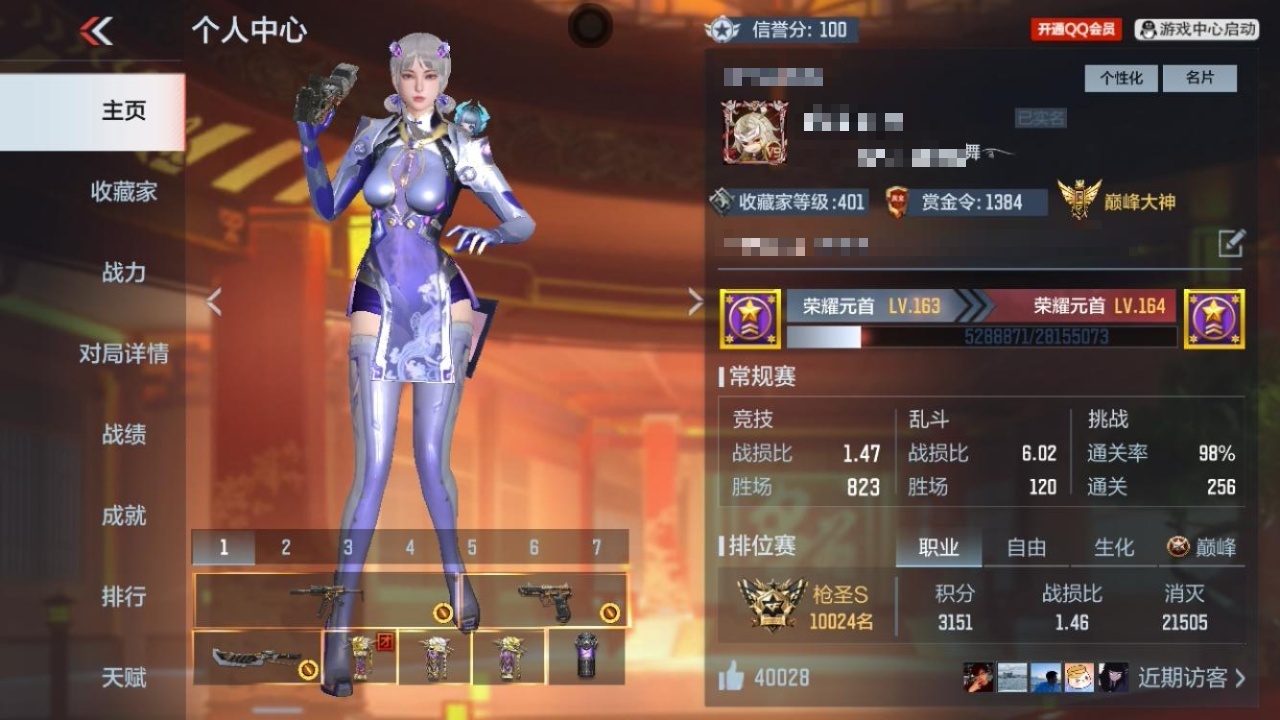1280x720 pixels.
Task: Open the 成就 achievements page
Action: coord(123,515)
